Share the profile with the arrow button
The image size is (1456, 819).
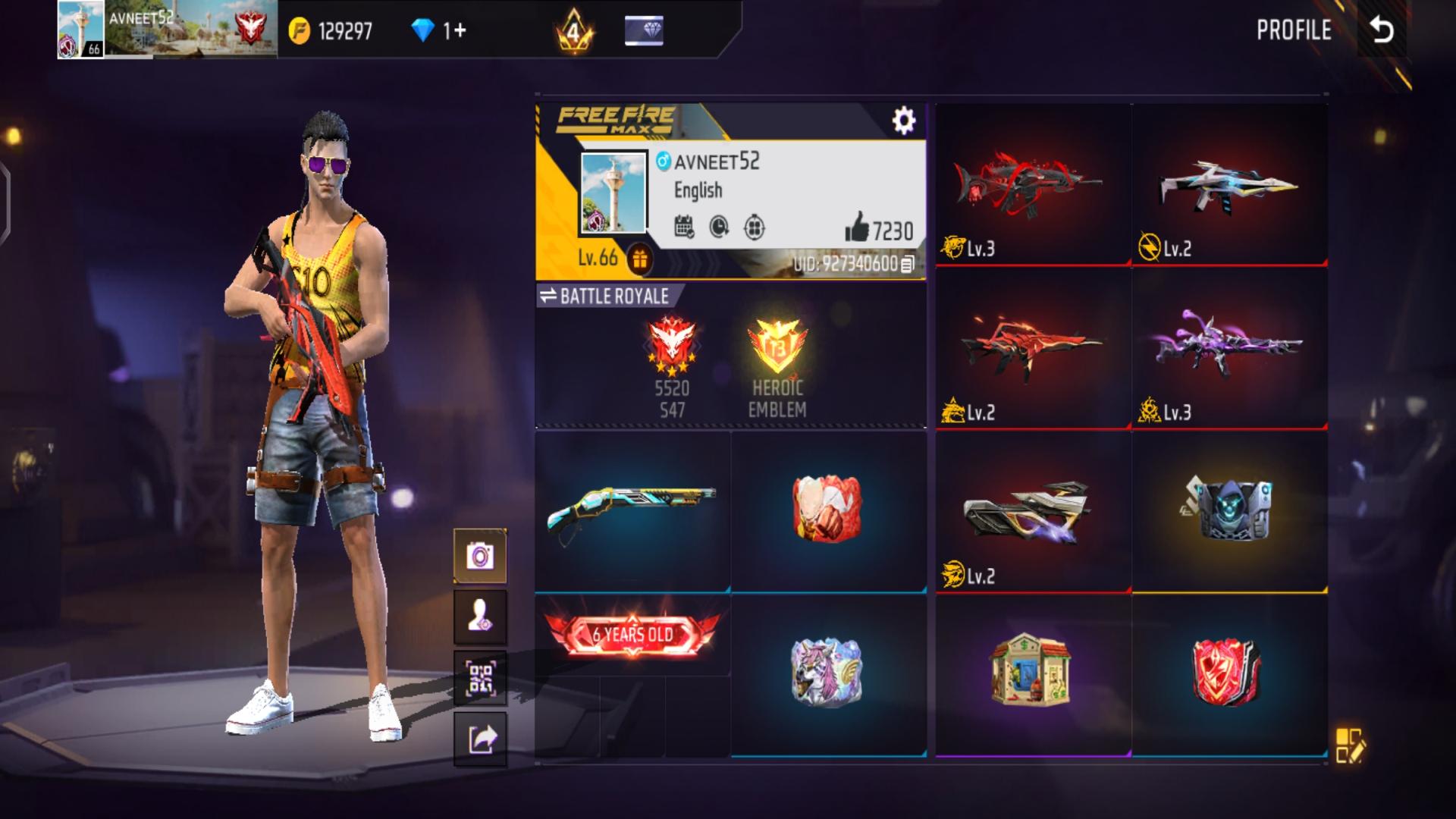(480, 739)
